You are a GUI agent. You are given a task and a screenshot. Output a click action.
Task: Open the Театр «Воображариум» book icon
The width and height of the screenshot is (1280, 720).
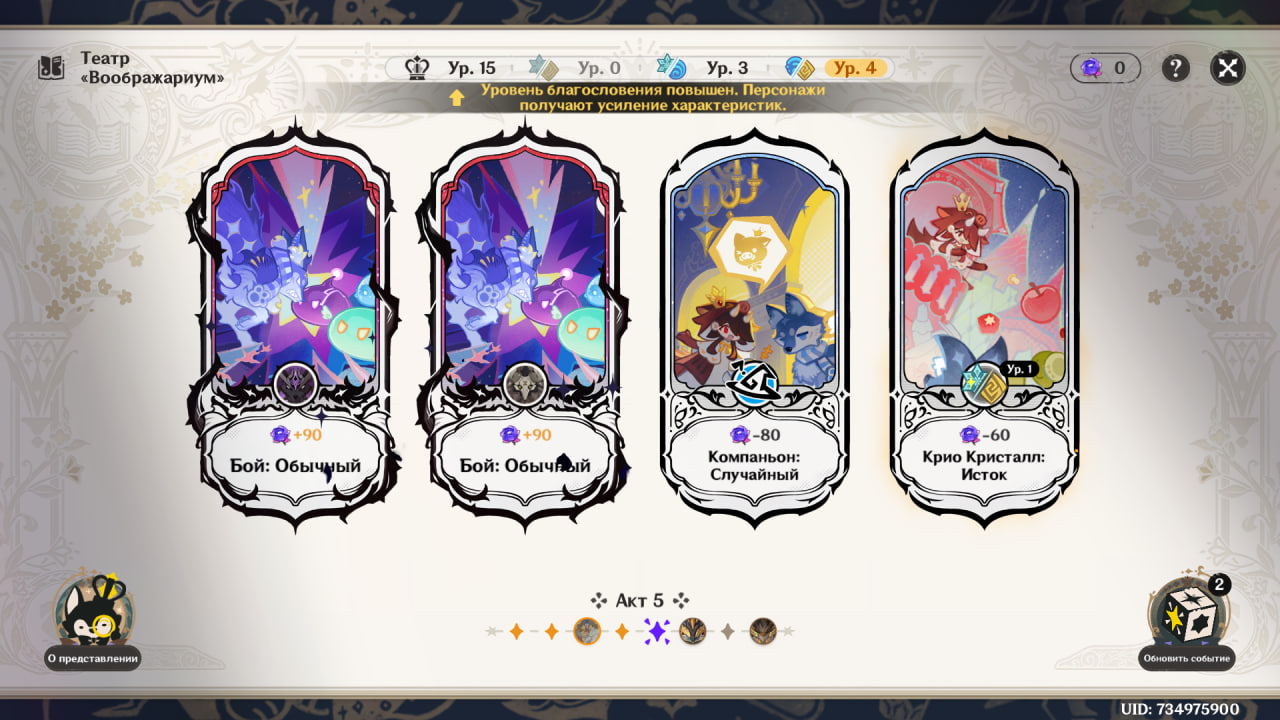[51, 68]
